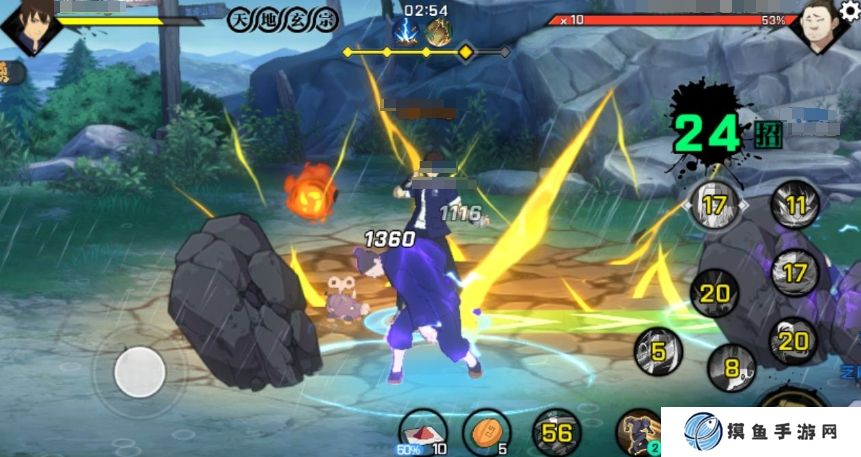Screen dimensions: 861x457
Task: Activate the running figure dash skill
Action: point(640,433)
